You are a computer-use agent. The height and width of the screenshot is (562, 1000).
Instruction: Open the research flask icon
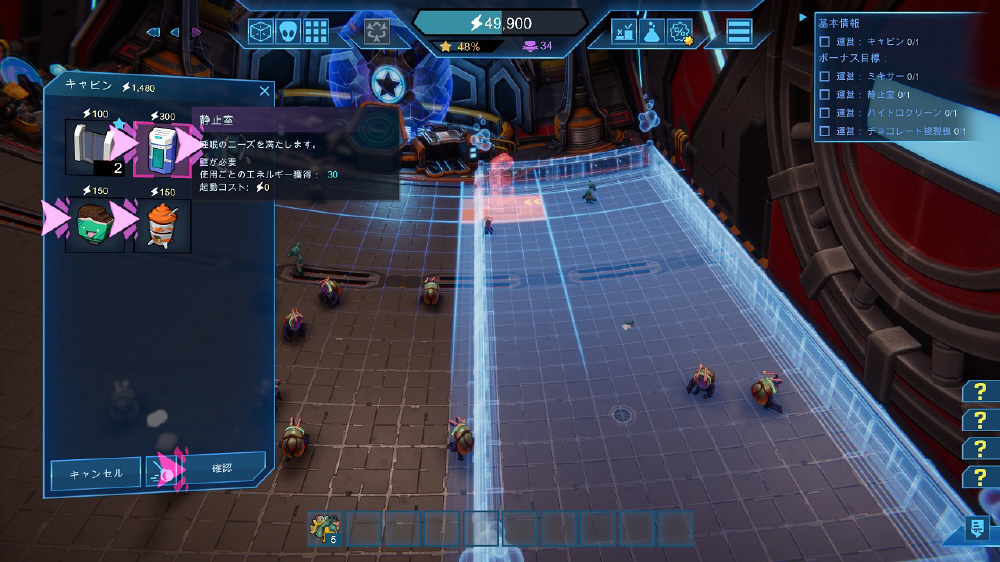652,32
